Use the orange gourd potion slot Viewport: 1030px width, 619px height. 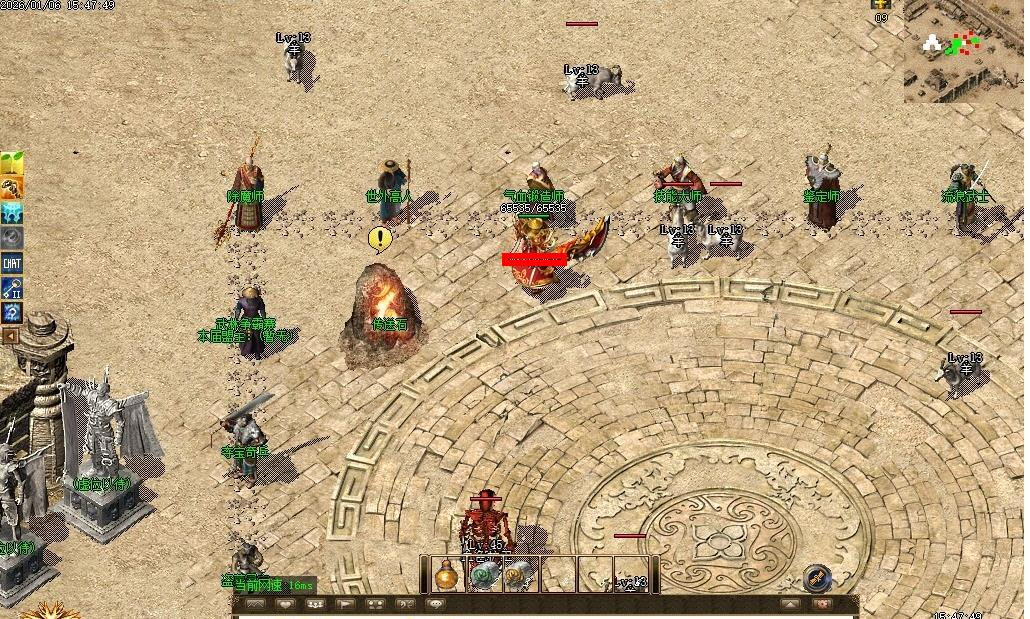point(448,575)
